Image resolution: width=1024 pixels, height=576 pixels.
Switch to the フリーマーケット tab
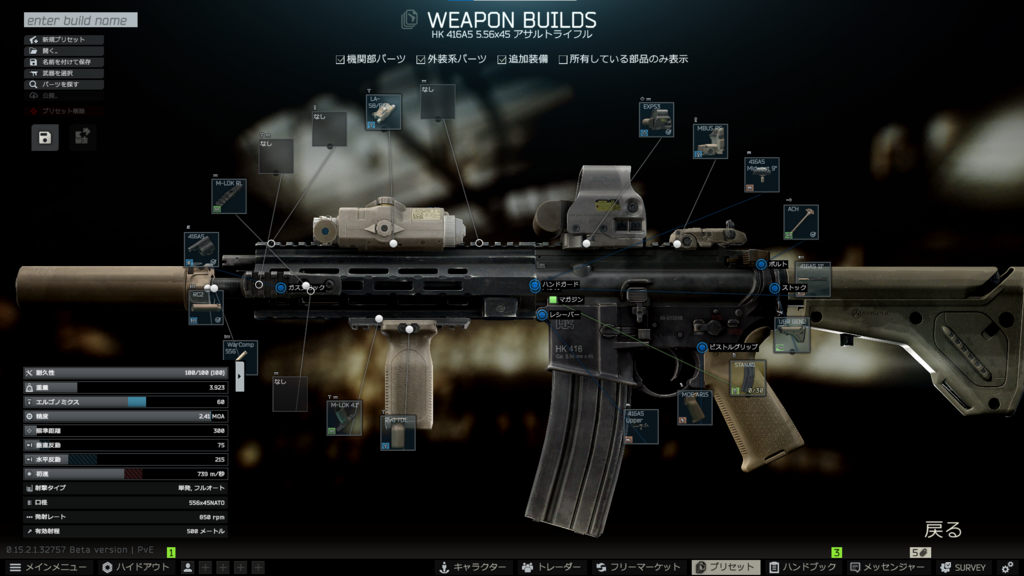pyautogui.click(x=638, y=567)
